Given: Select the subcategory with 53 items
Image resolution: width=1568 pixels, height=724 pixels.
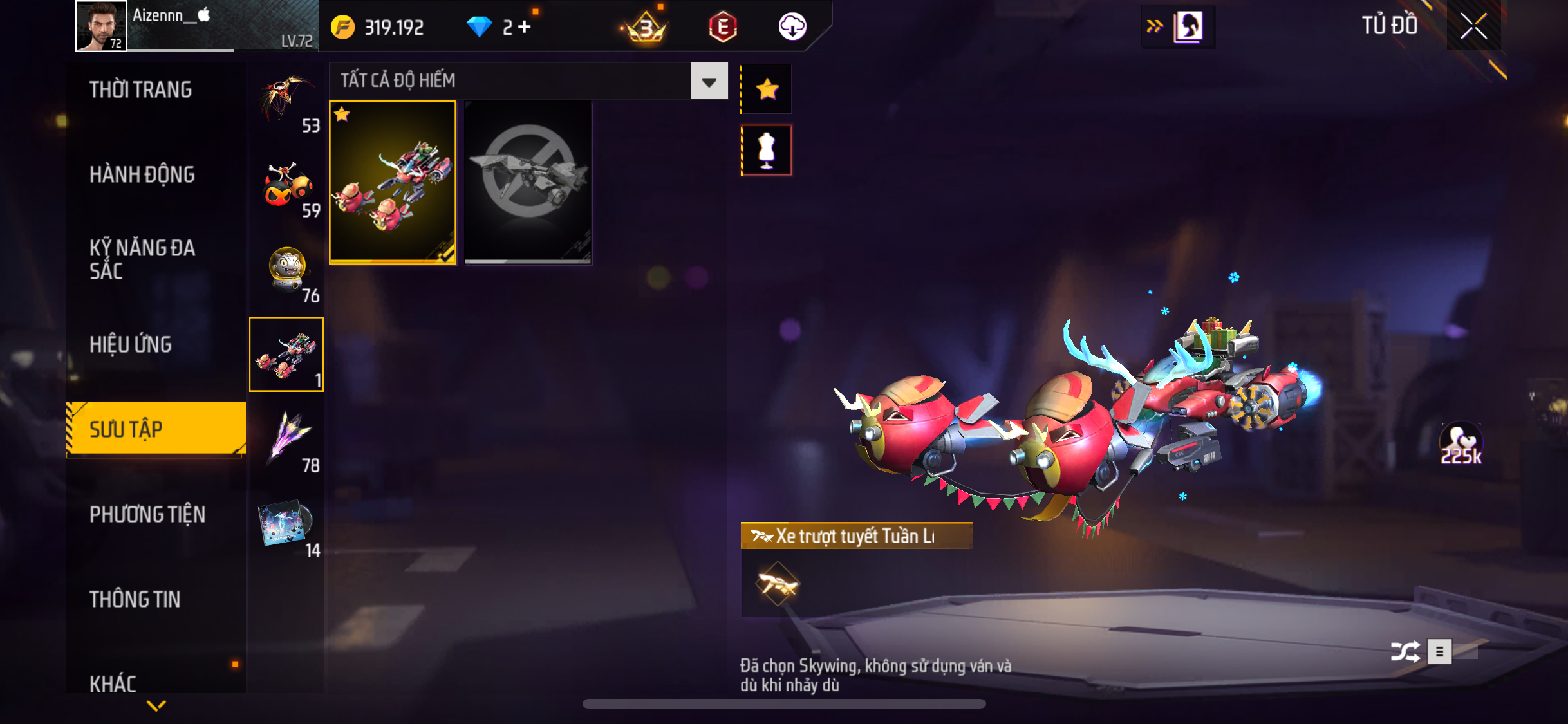Looking at the screenshot, I should 287,102.
